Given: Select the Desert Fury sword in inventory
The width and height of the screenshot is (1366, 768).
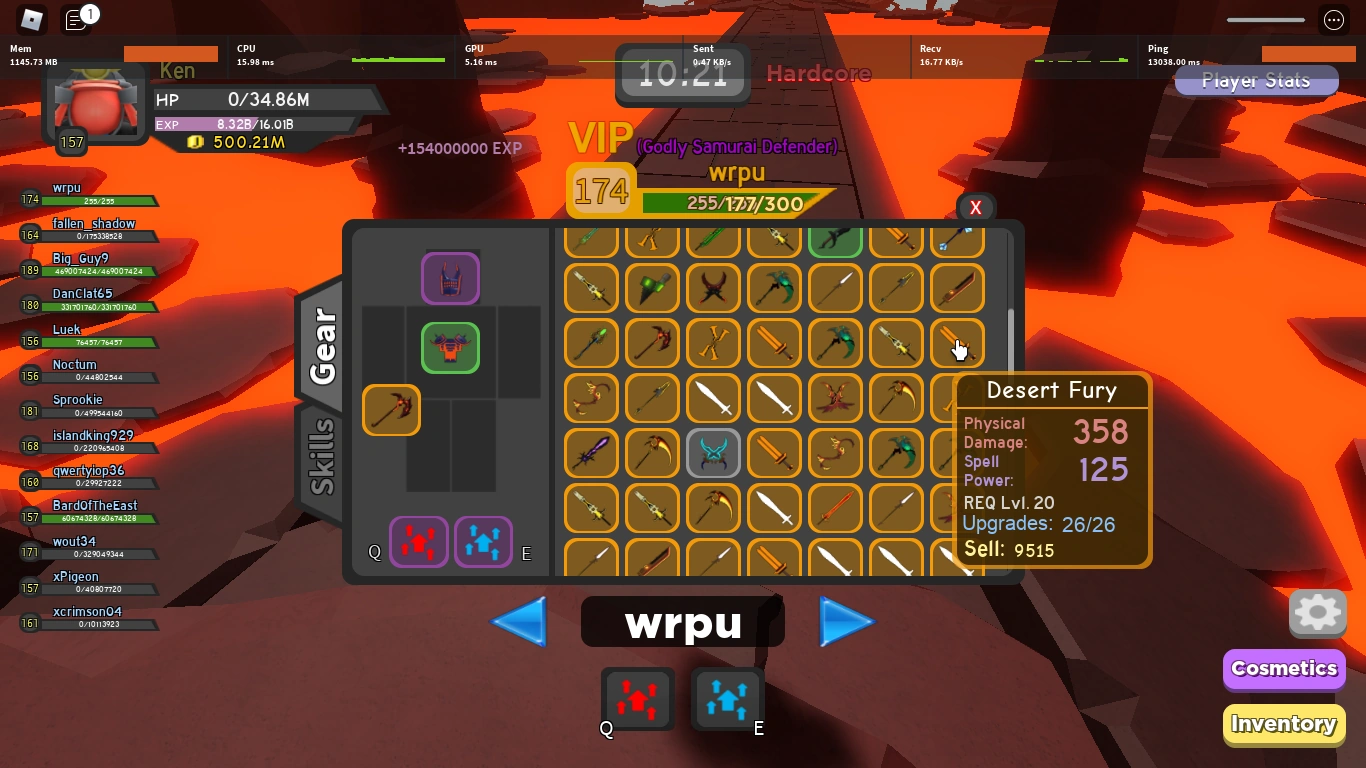Looking at the screenshot, I should tap(957, 344).
